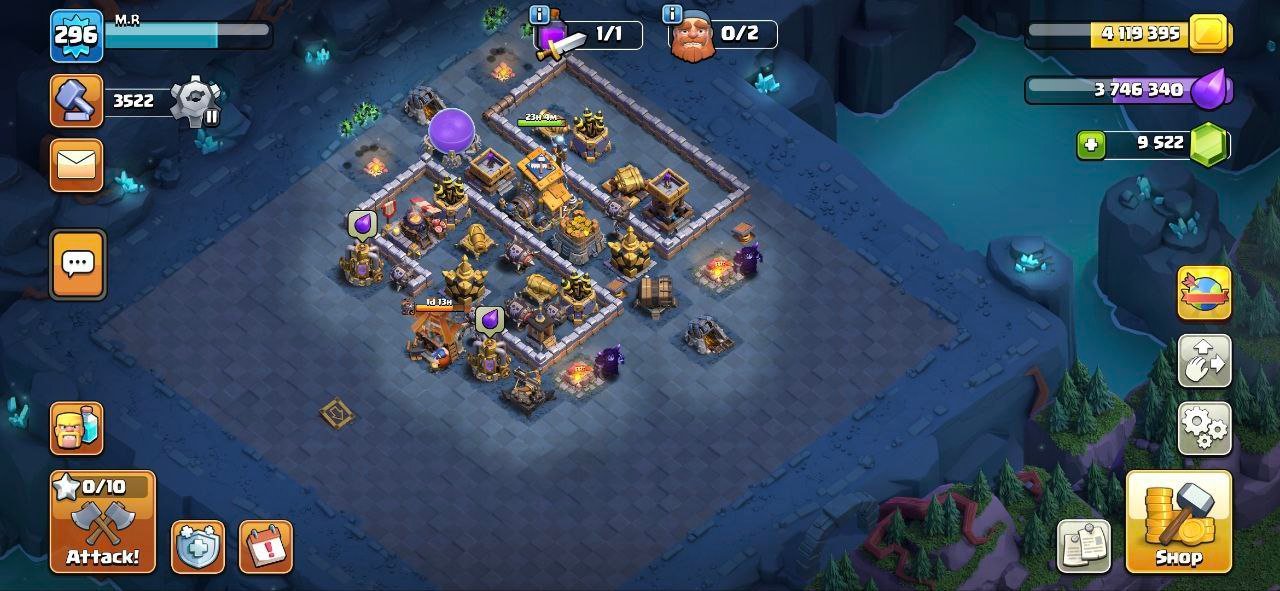
Task: Open the army overview barbarian icon
Action: pyautogui.click(x=77, y=428)
